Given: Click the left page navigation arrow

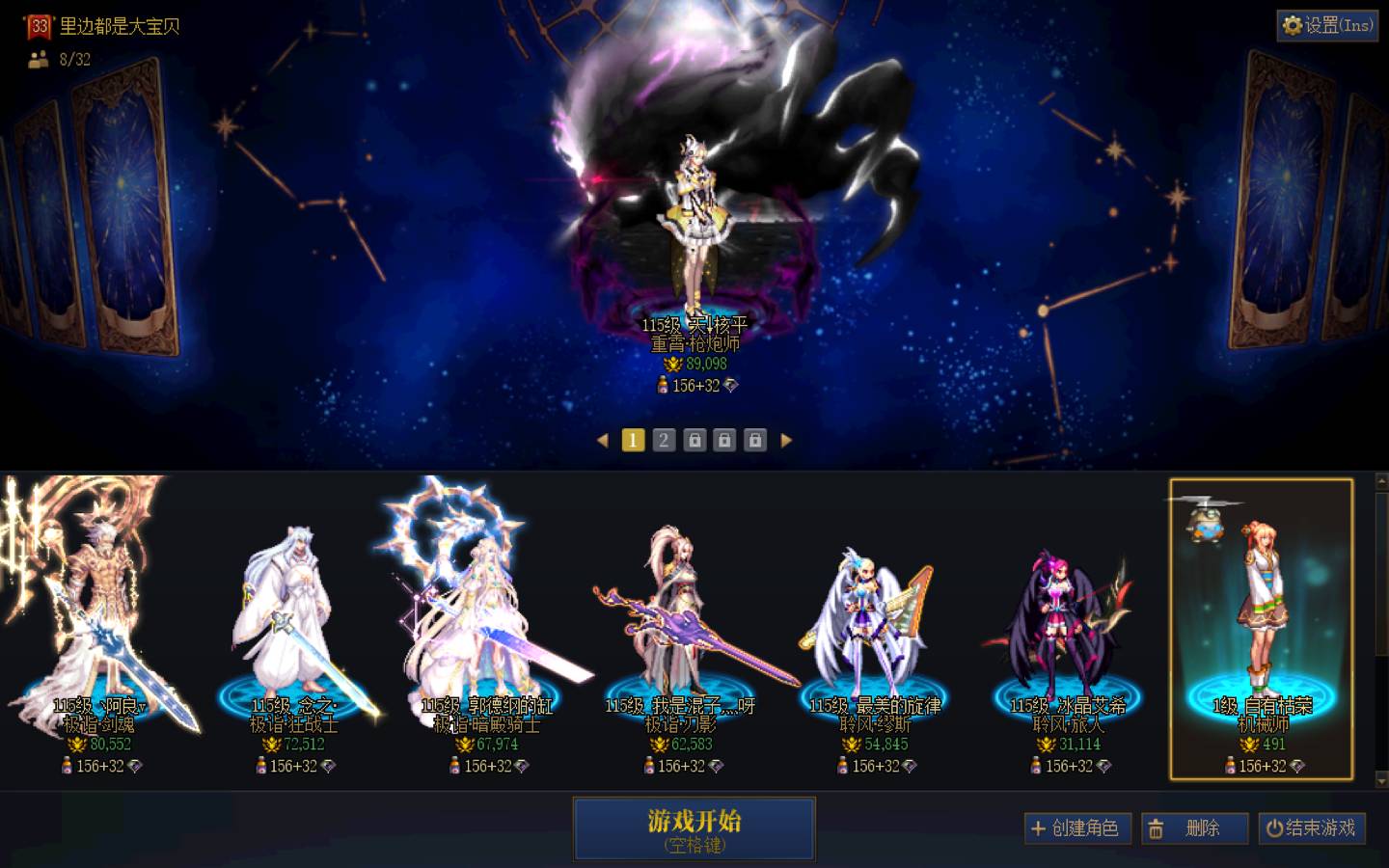Looking at the screenshot, I should coord(604,440).
